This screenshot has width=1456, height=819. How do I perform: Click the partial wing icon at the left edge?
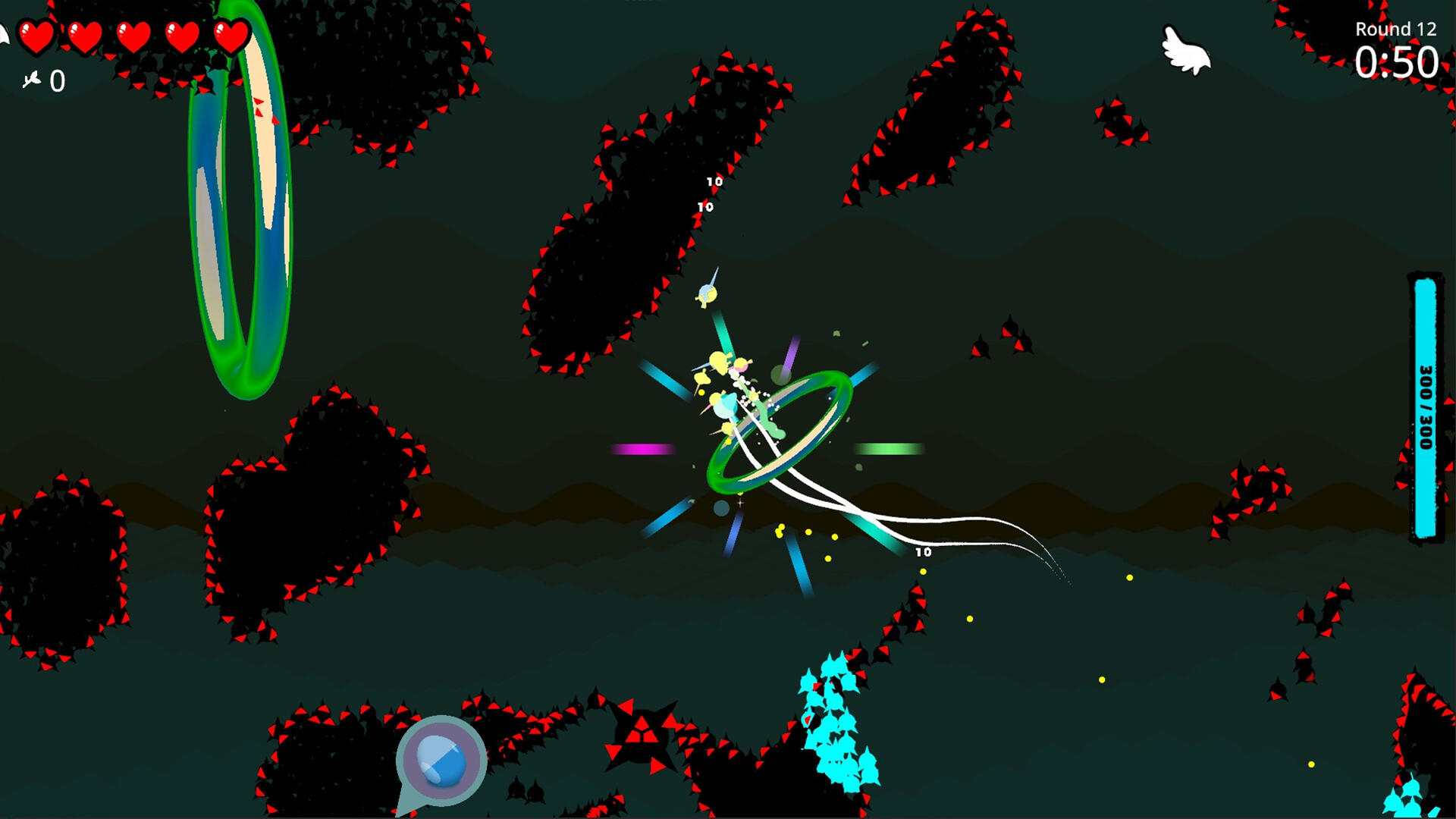tap(5, 34)
